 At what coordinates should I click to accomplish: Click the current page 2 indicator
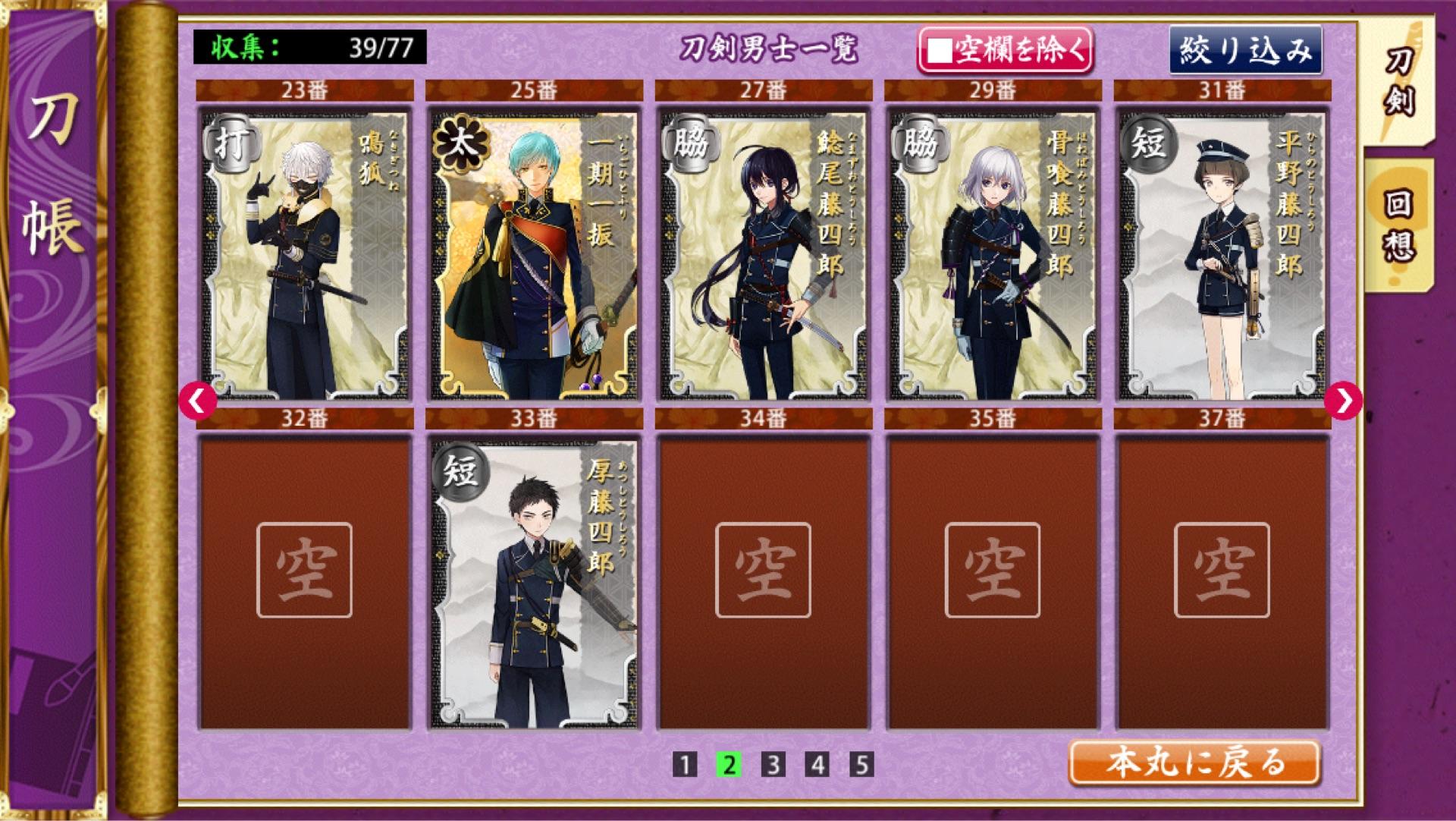point(729,765)
